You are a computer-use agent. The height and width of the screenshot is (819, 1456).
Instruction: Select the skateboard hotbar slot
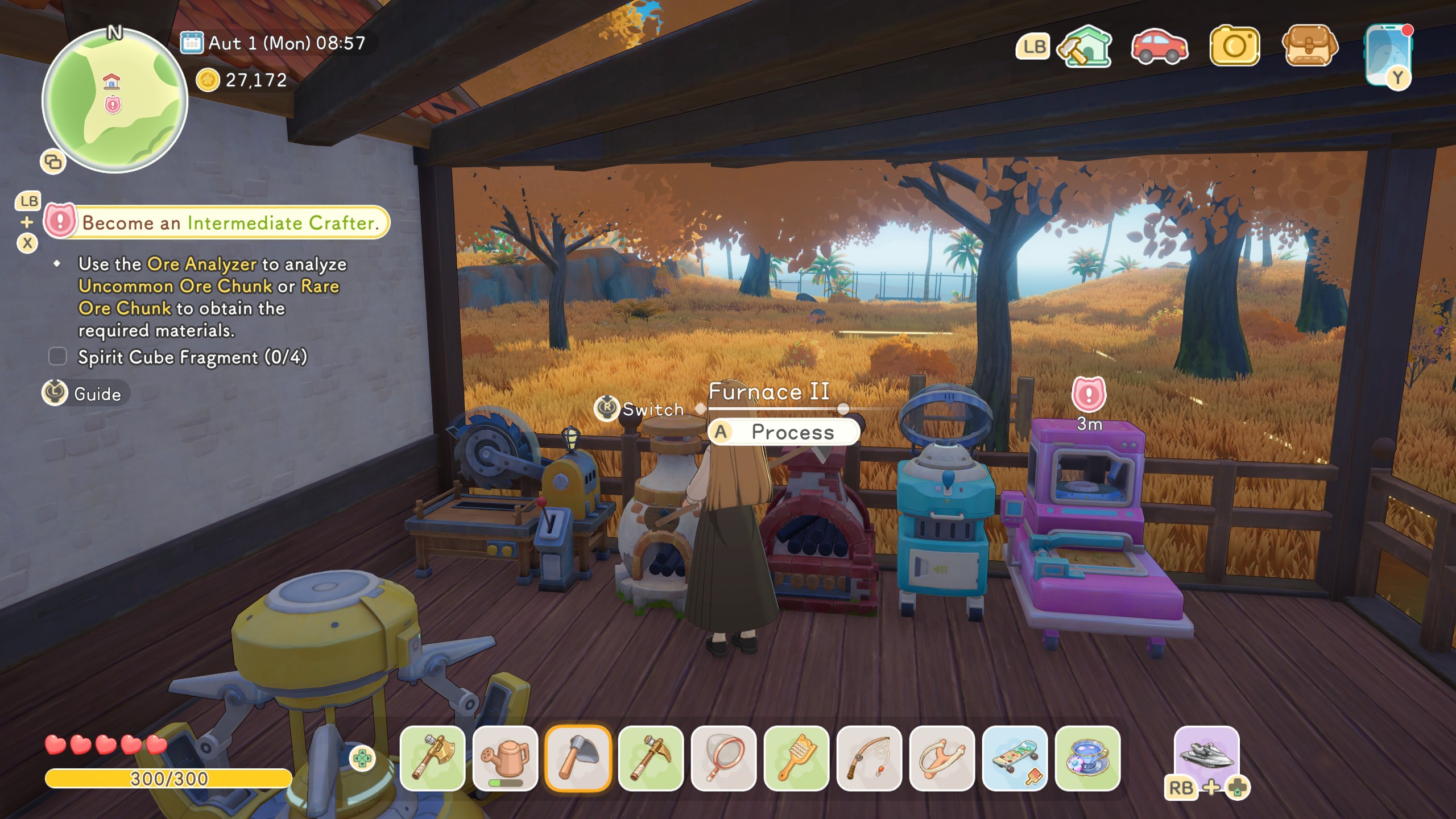tap(1015, 758)
